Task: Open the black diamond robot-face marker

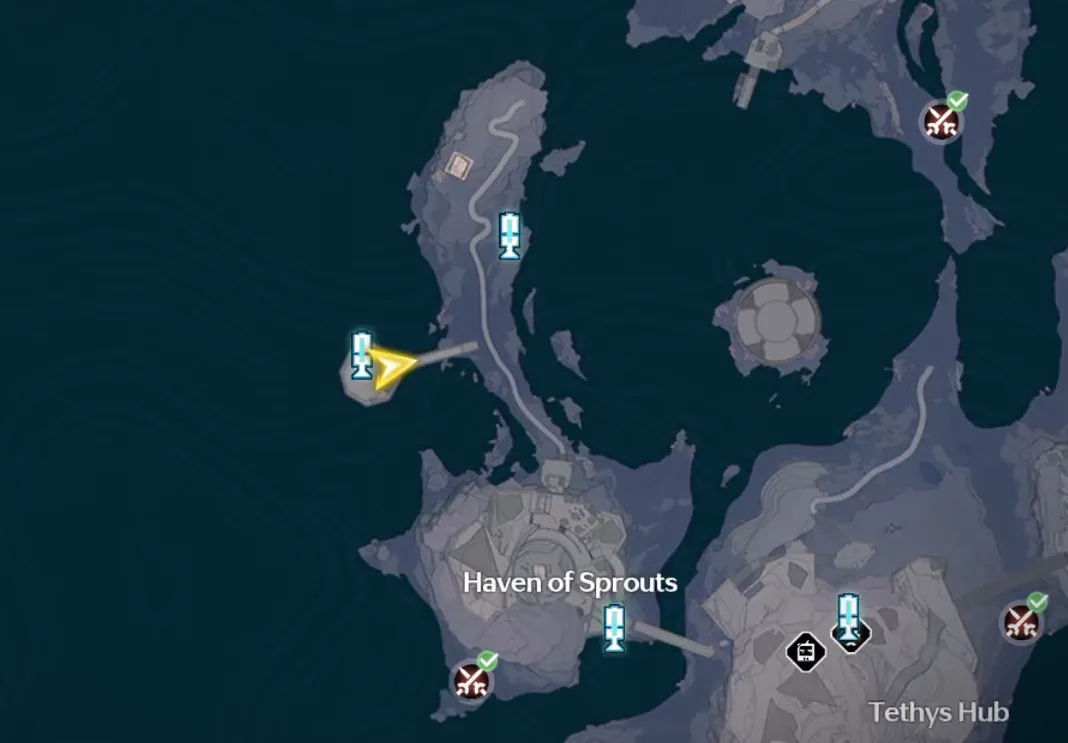Action: [x=806, y=652]
